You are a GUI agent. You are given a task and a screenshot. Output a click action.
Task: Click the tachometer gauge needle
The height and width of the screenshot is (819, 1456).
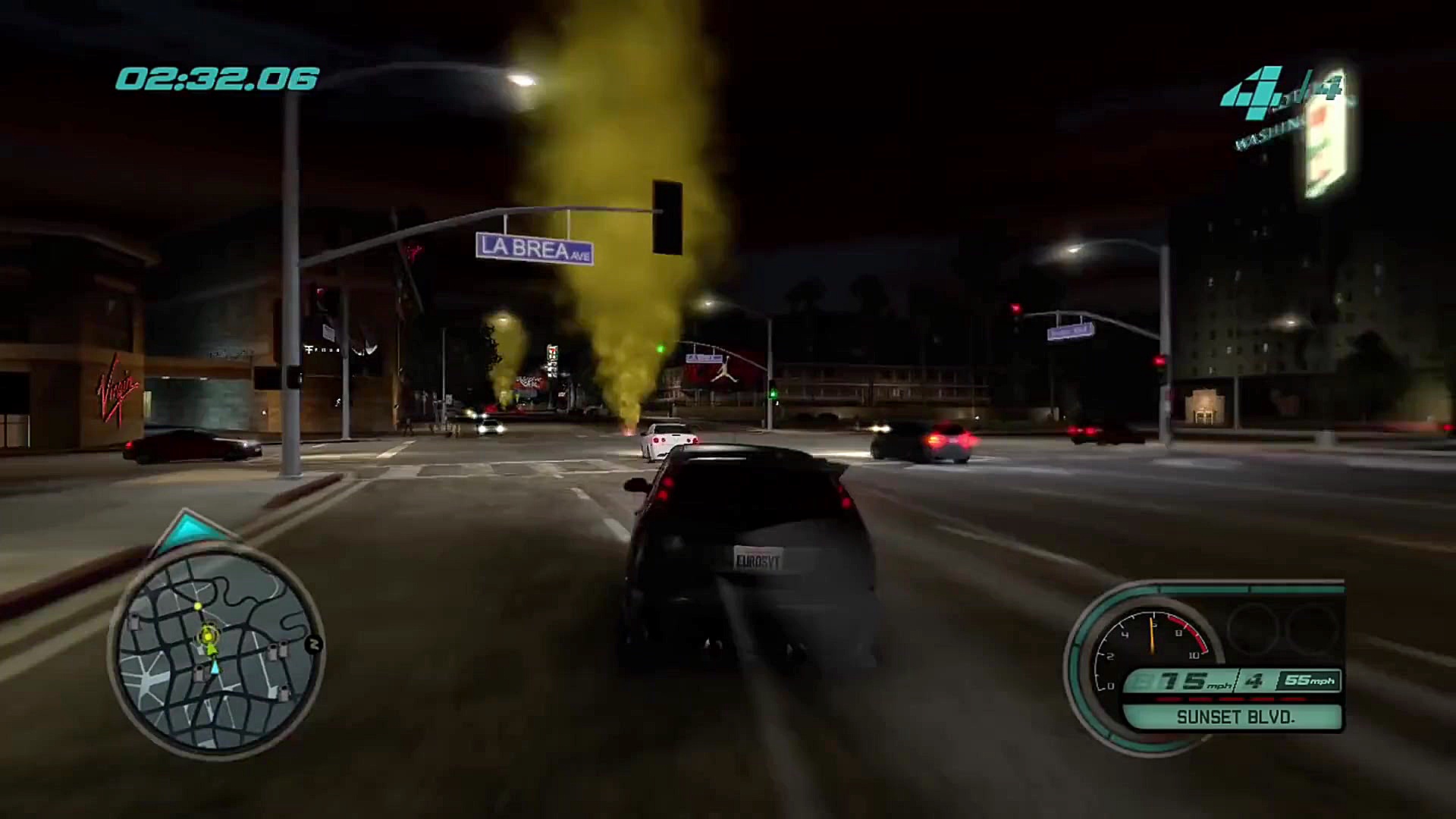[x=1152, y=635]
